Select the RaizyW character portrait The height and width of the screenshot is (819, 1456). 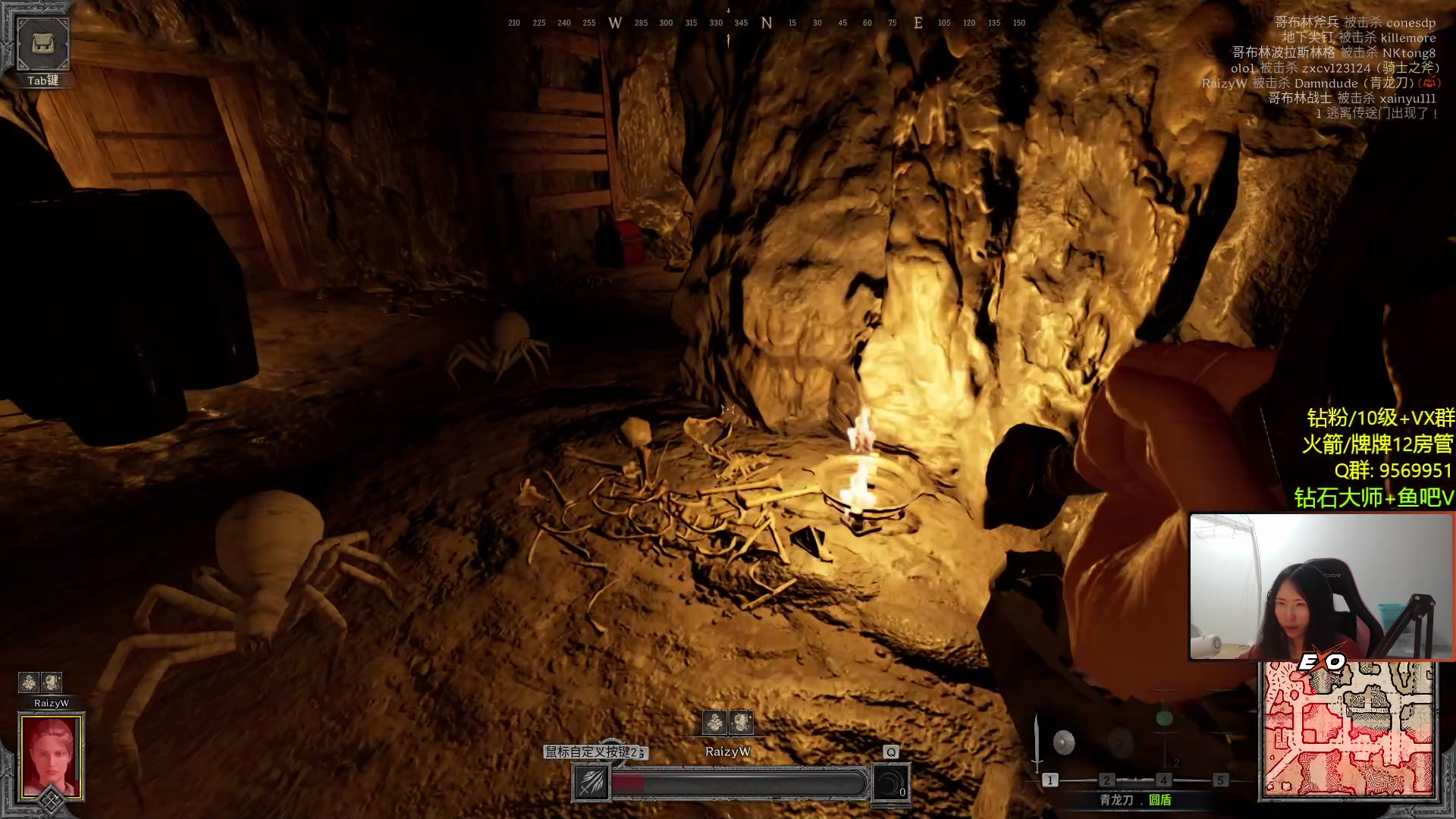click(x=51, y=756)
